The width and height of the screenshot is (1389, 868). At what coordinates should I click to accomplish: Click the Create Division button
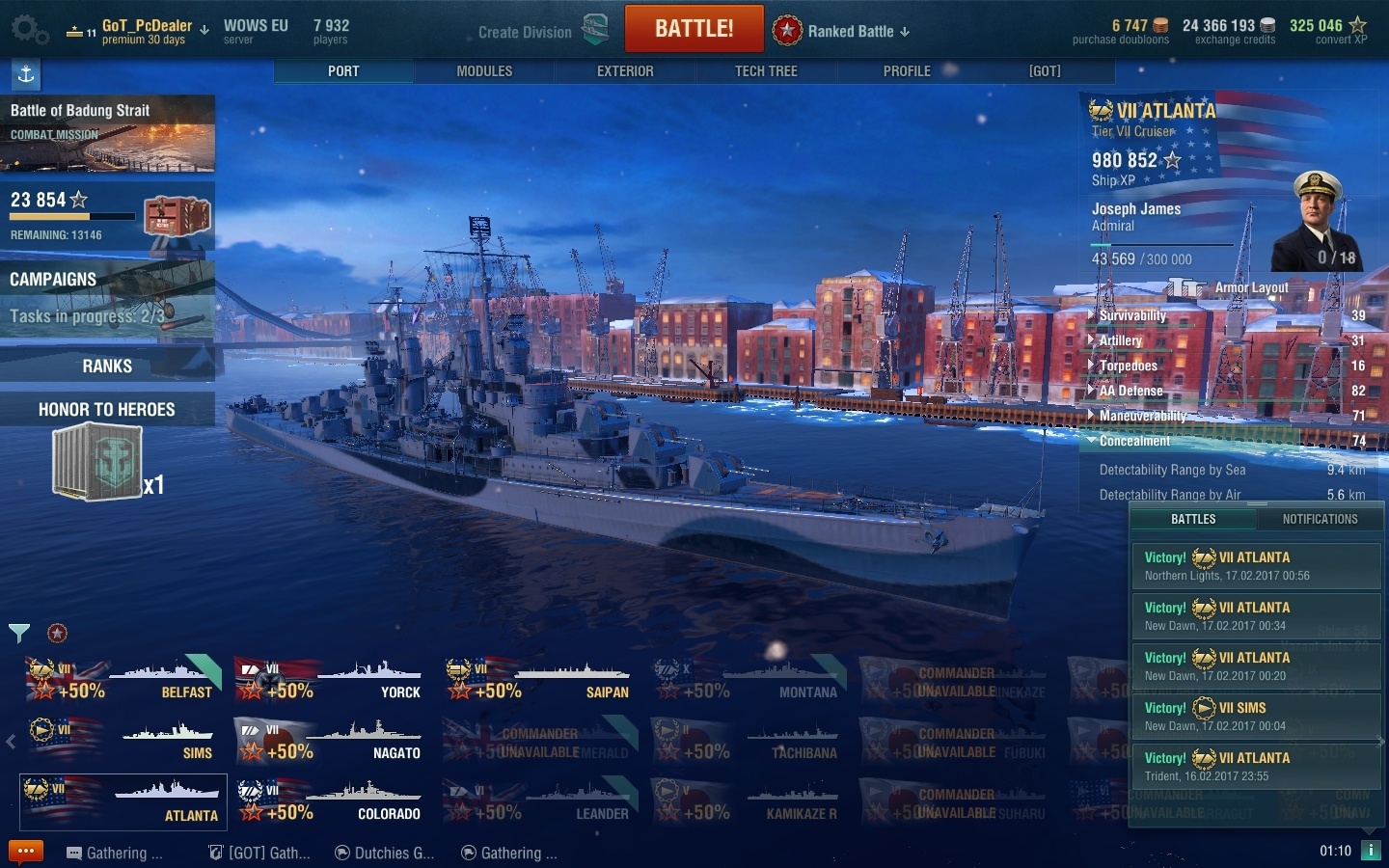[526, 32]
